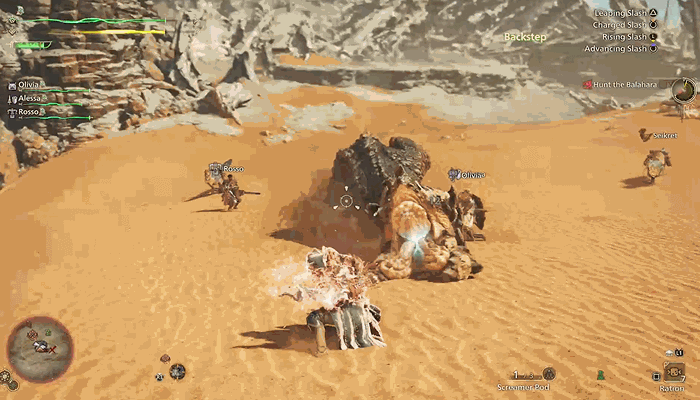Click the Advancing Slash combo entry

point(622,47)
